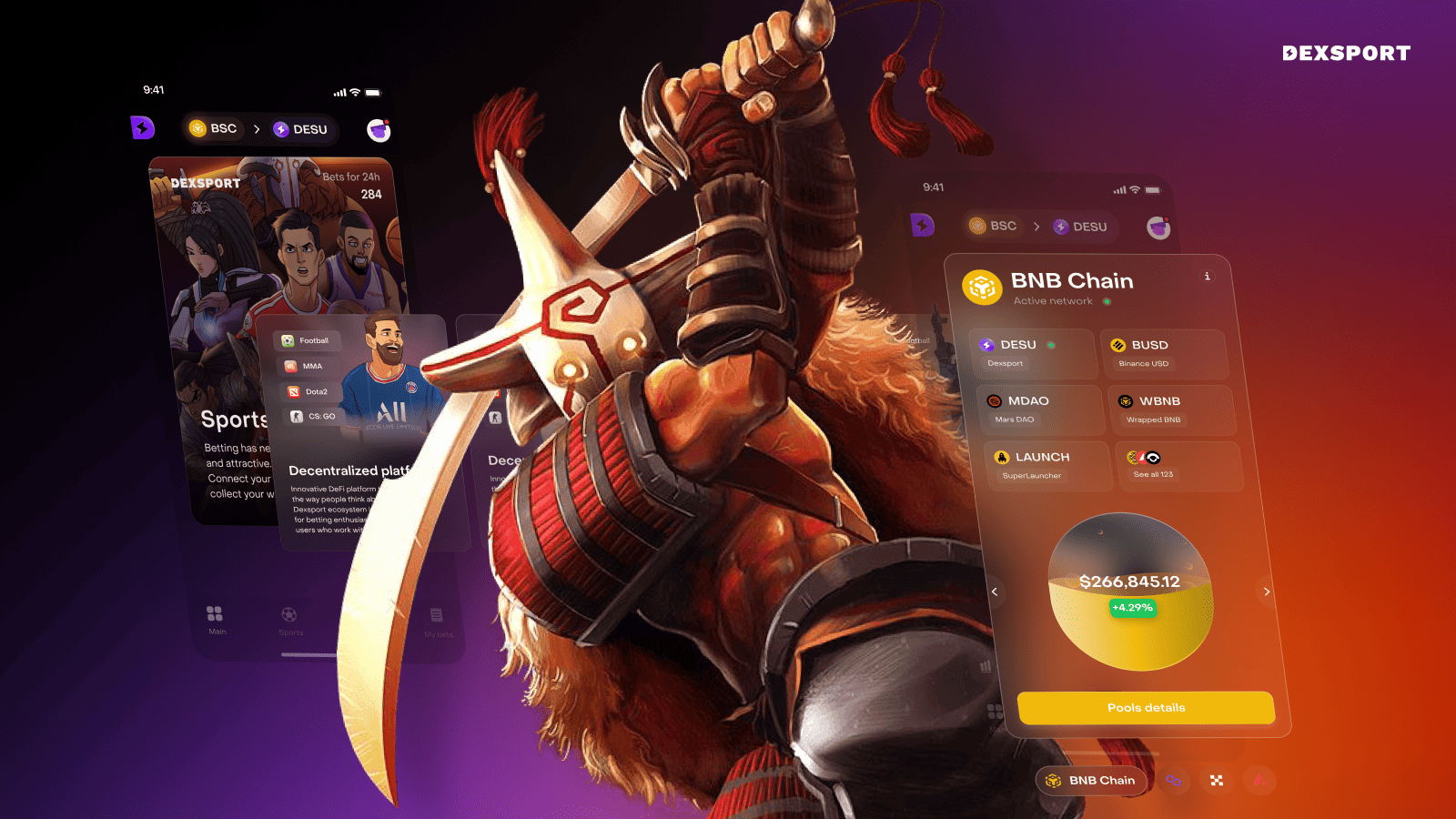The image size is (1456, 819).
Task: Switch to the BUSD Binance USD token tab
Action: [1165, 353]
